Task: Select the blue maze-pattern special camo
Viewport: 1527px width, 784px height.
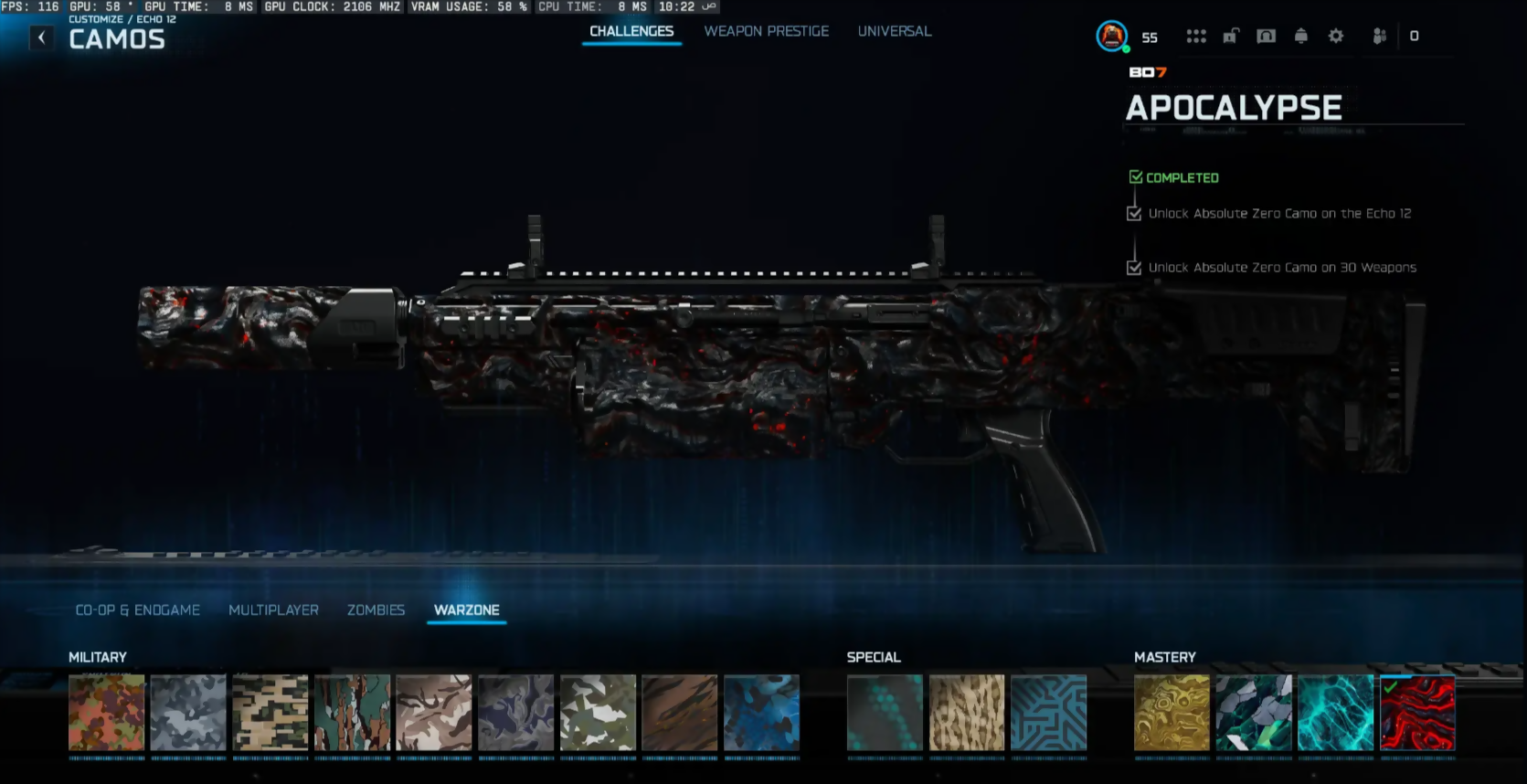Action: point(1048,713)
